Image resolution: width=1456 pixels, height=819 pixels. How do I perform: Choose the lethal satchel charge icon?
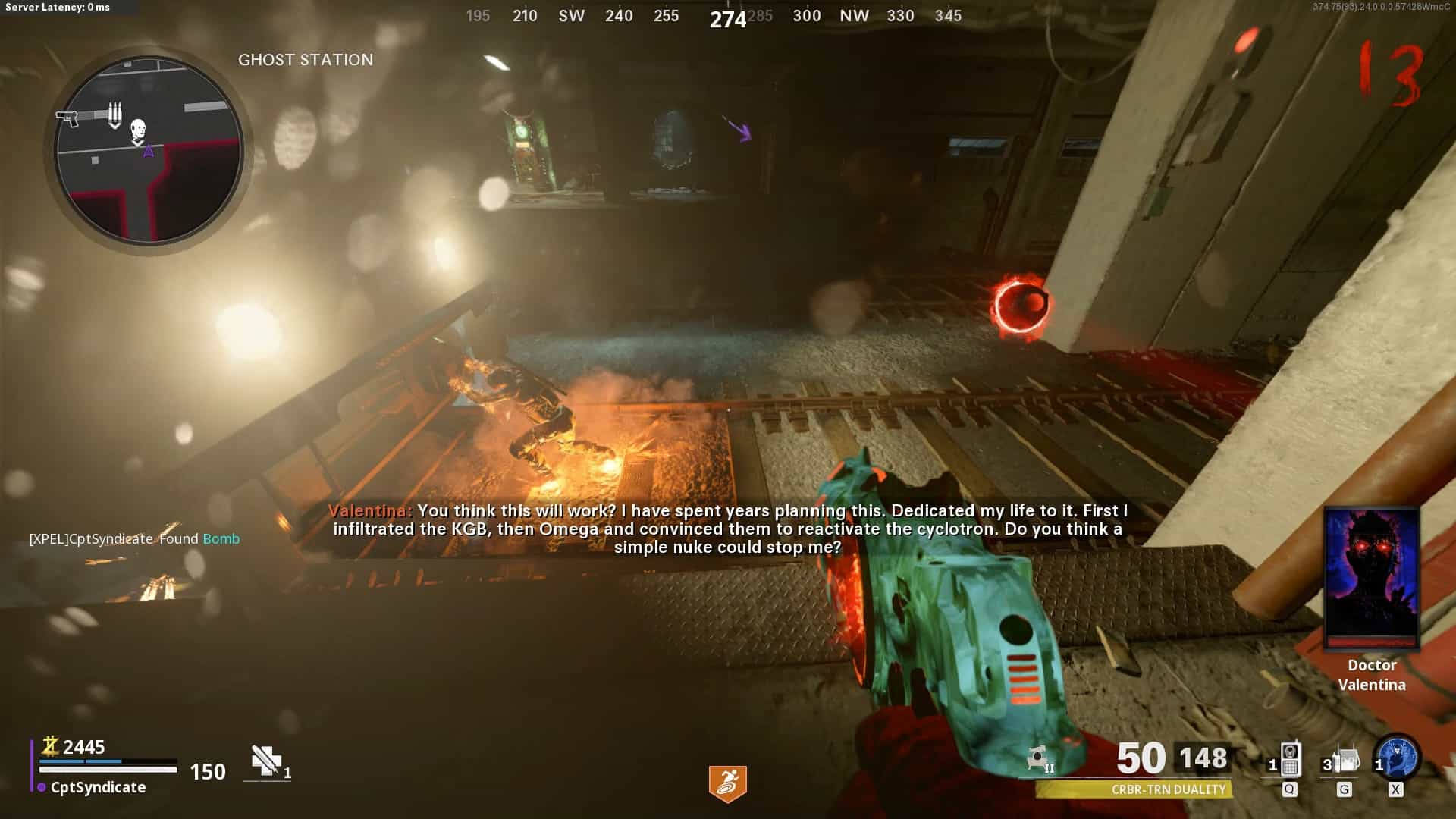[x=1345, y=760]
